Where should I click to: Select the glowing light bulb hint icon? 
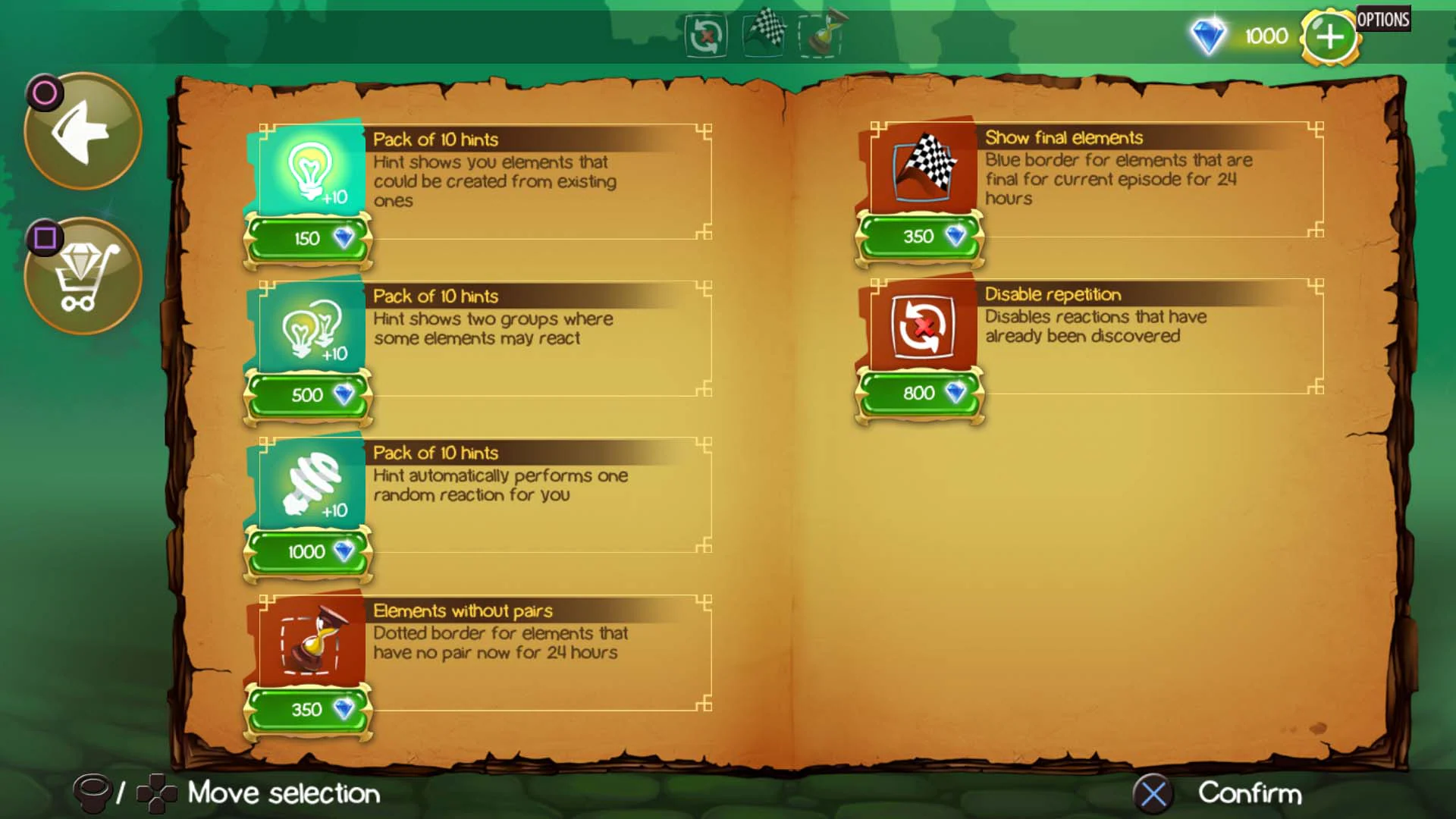(x=306, y=172)
